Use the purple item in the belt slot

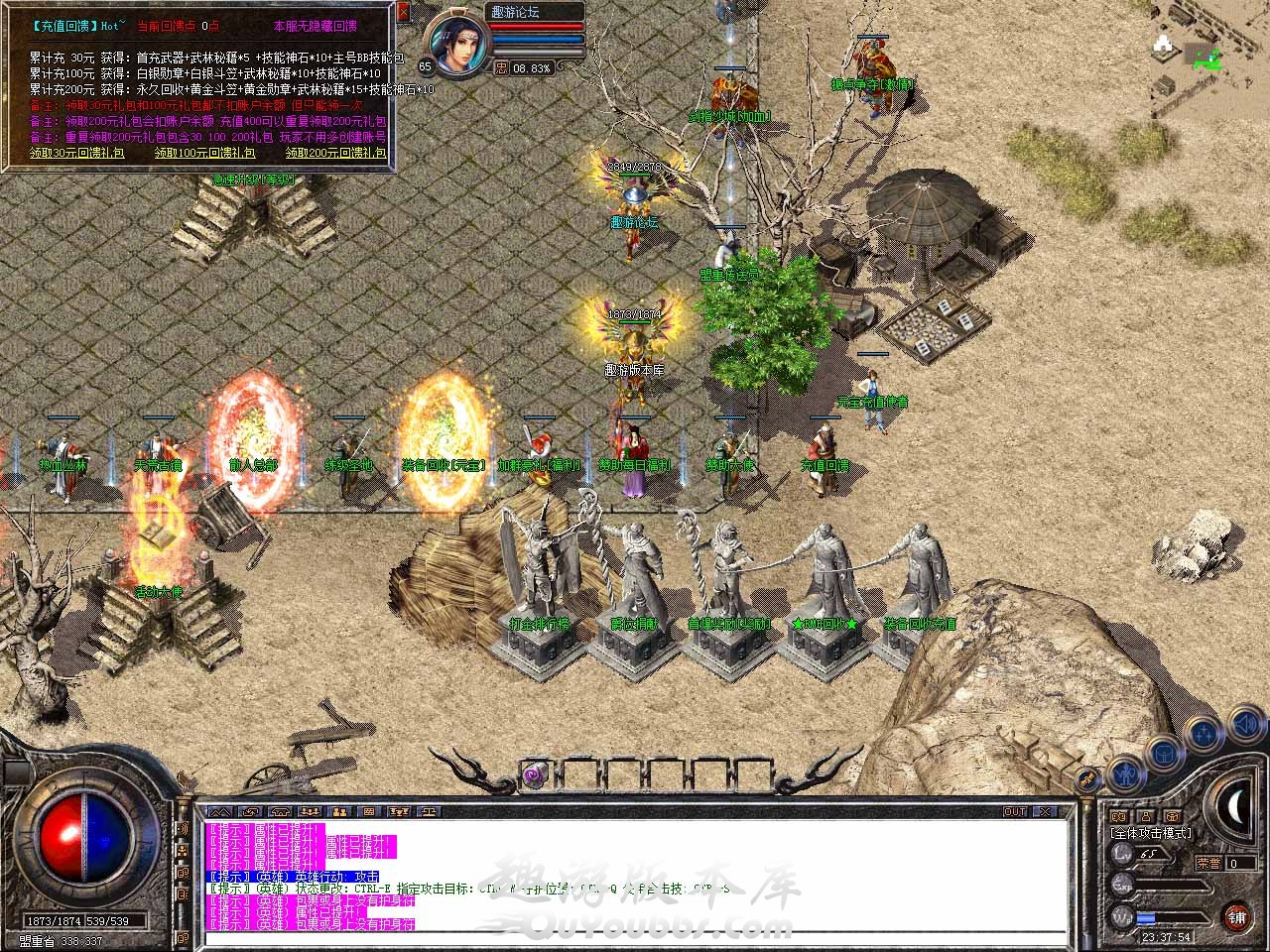click(x=535, y=774)
